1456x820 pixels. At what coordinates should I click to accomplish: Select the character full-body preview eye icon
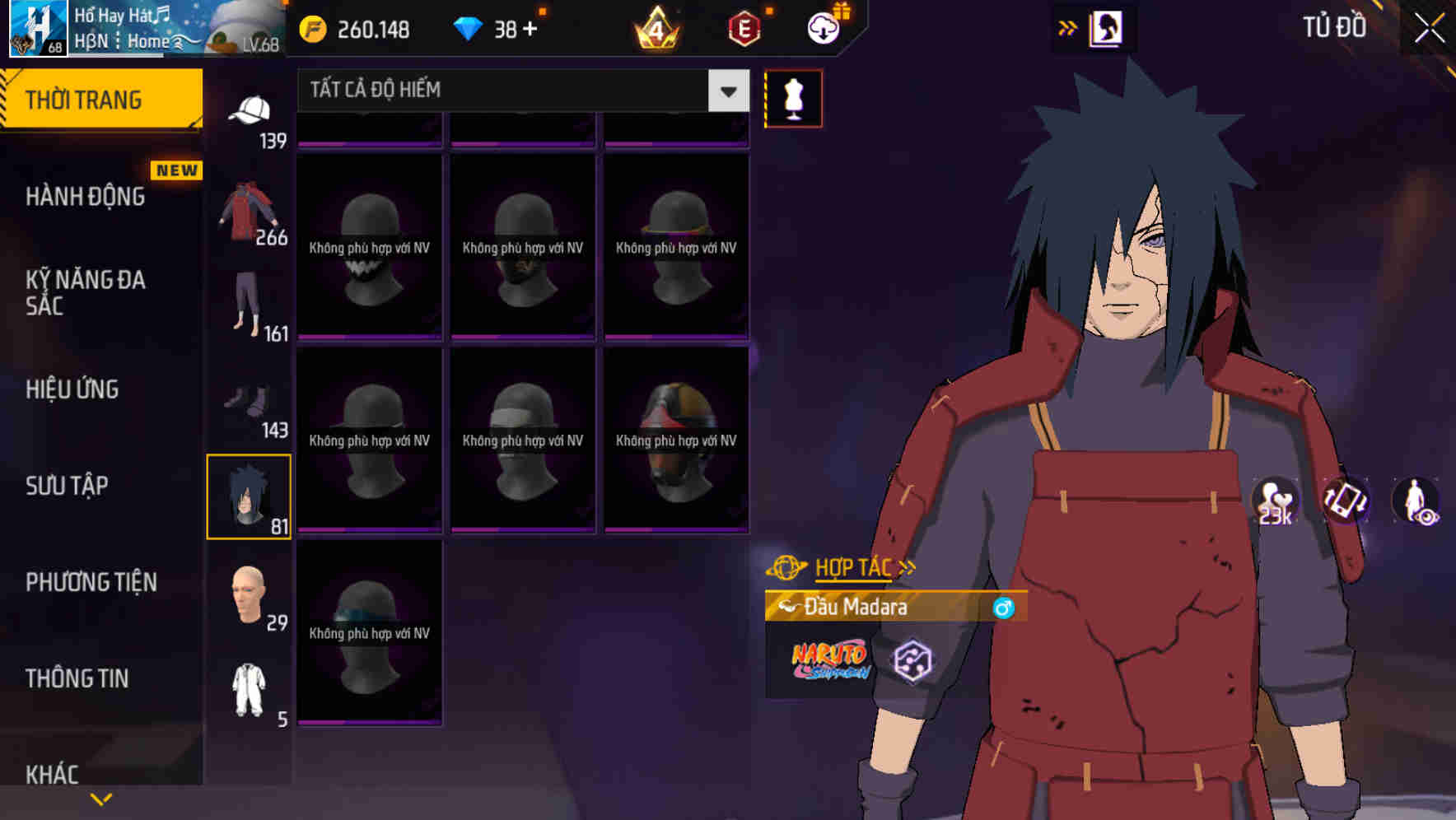pyautogui.click(x=1416, y=502)
